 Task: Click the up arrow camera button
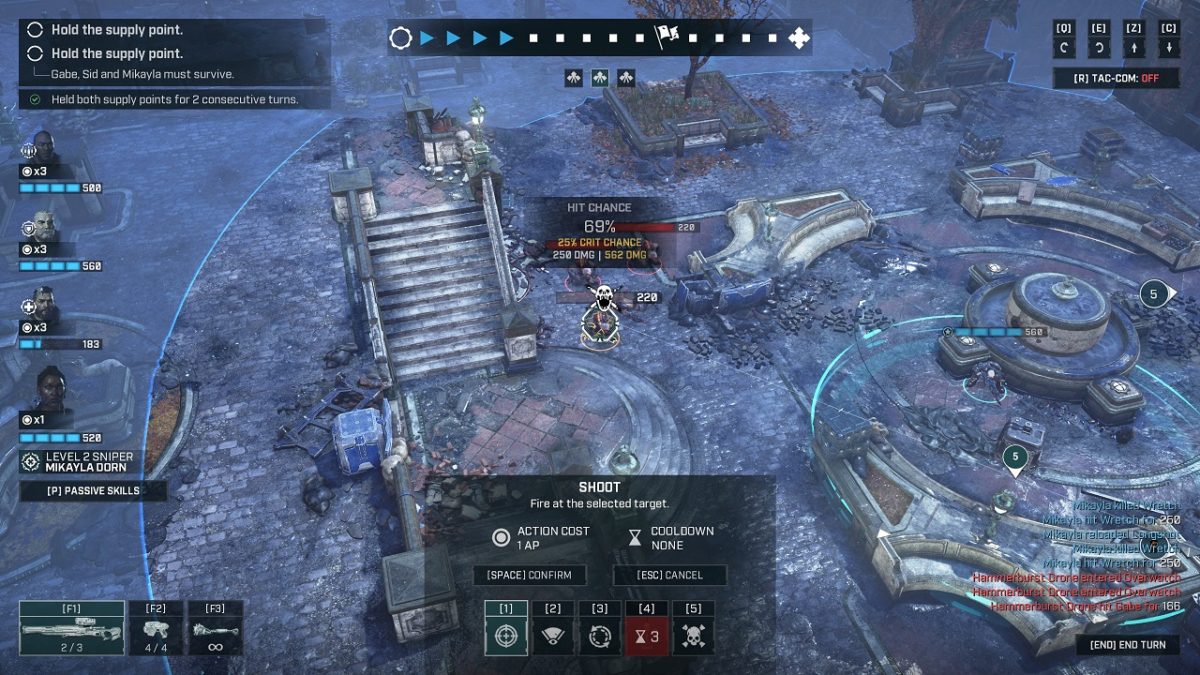tap(1134, 48)
